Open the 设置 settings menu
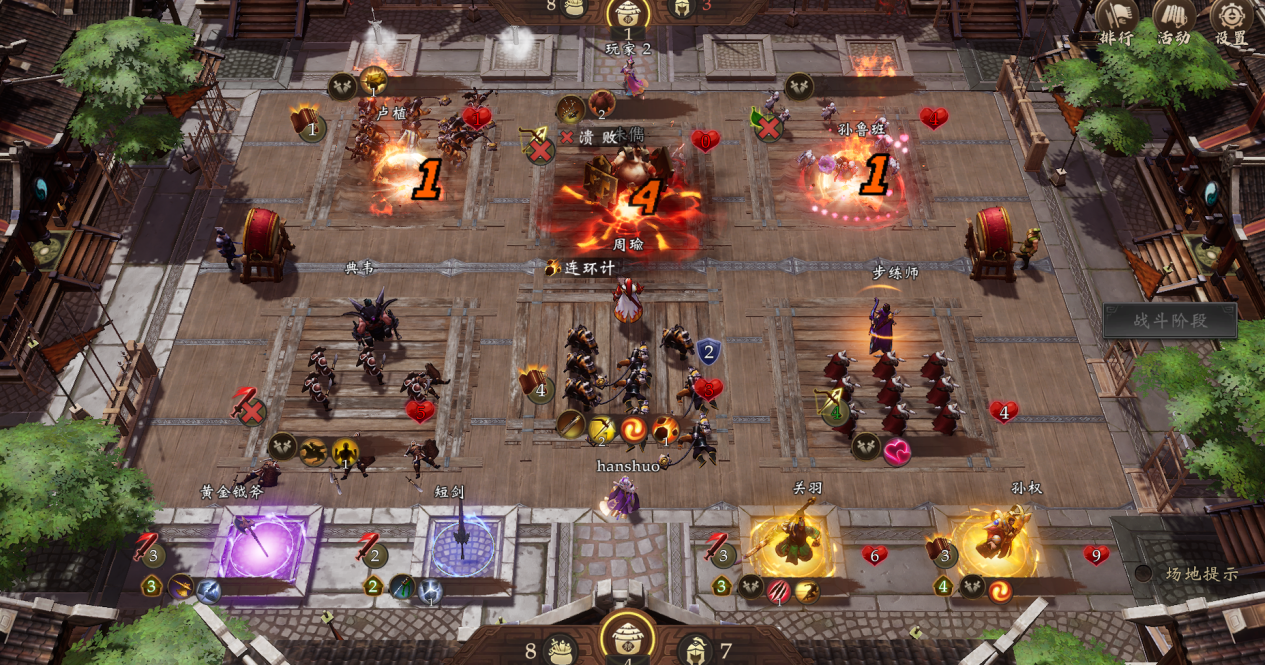 point(1231,20)
